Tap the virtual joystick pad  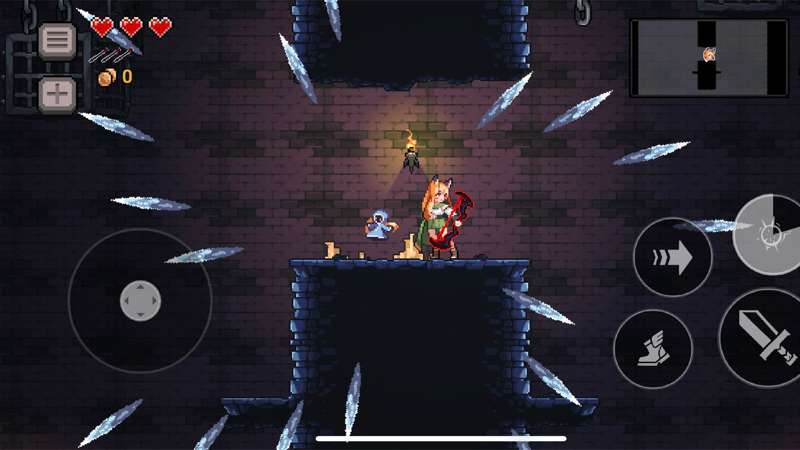(140, 301)
